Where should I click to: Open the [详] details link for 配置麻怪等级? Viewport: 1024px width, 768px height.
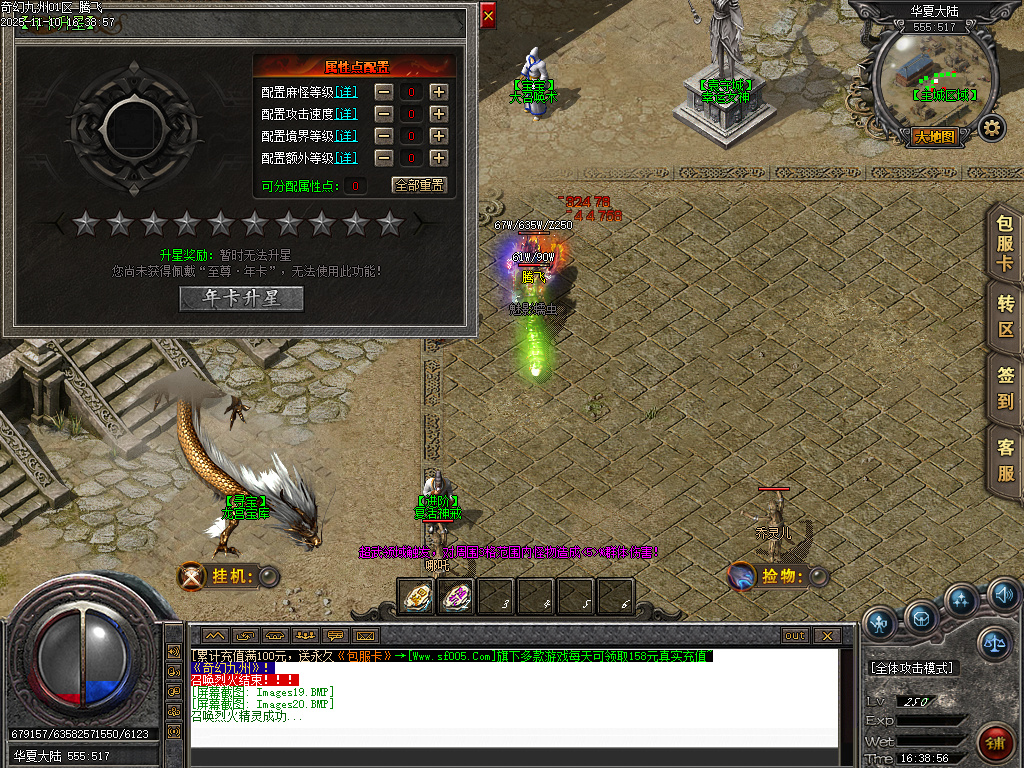coord(346,91)
